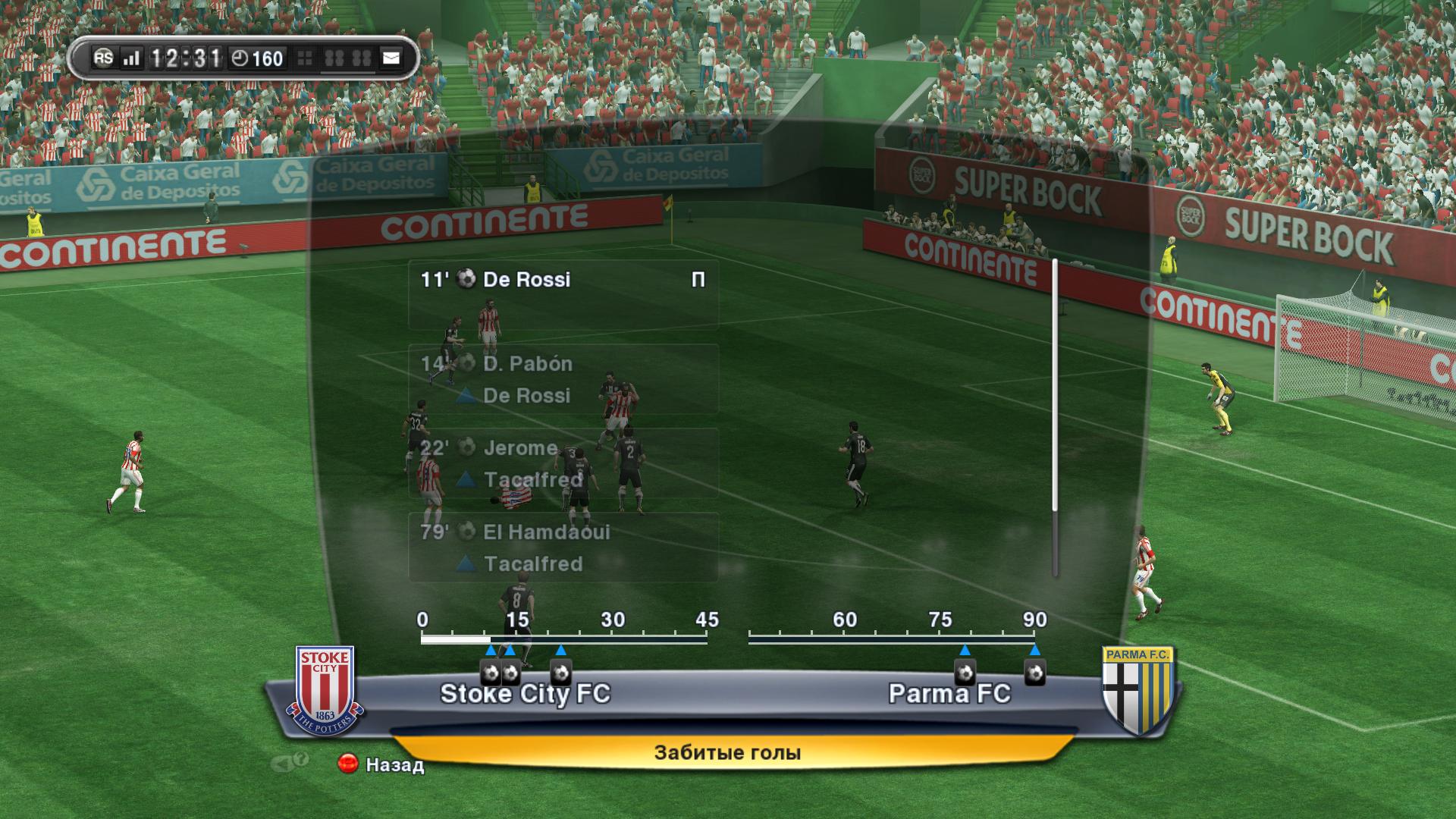Go back using the Назад button
Image resolution: width=1456 pixels, height=819 pixels.
[383, 764]
